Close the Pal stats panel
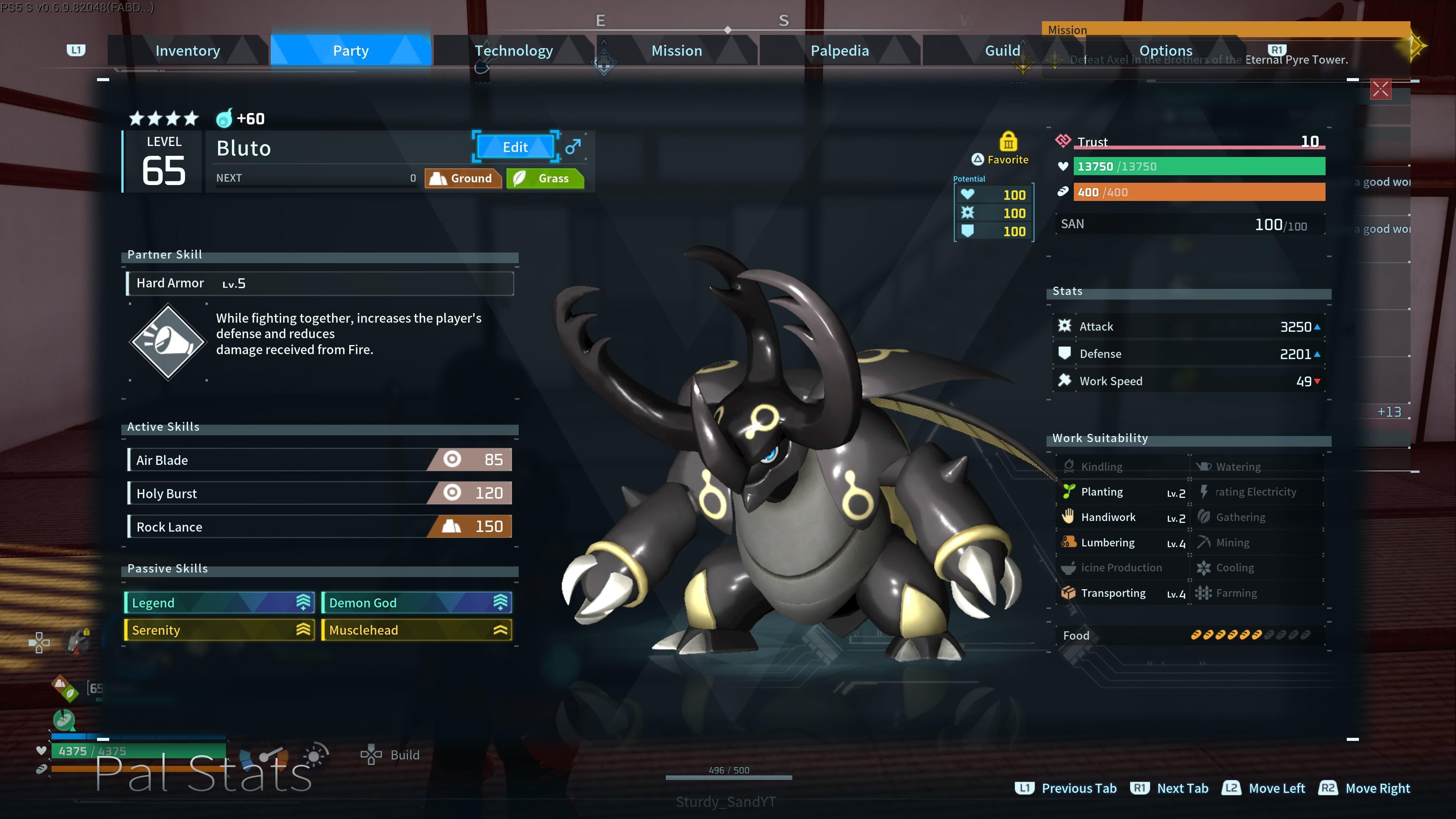Image resolution: width=1456 pixels, height=819 pixels. point(1380,89)
